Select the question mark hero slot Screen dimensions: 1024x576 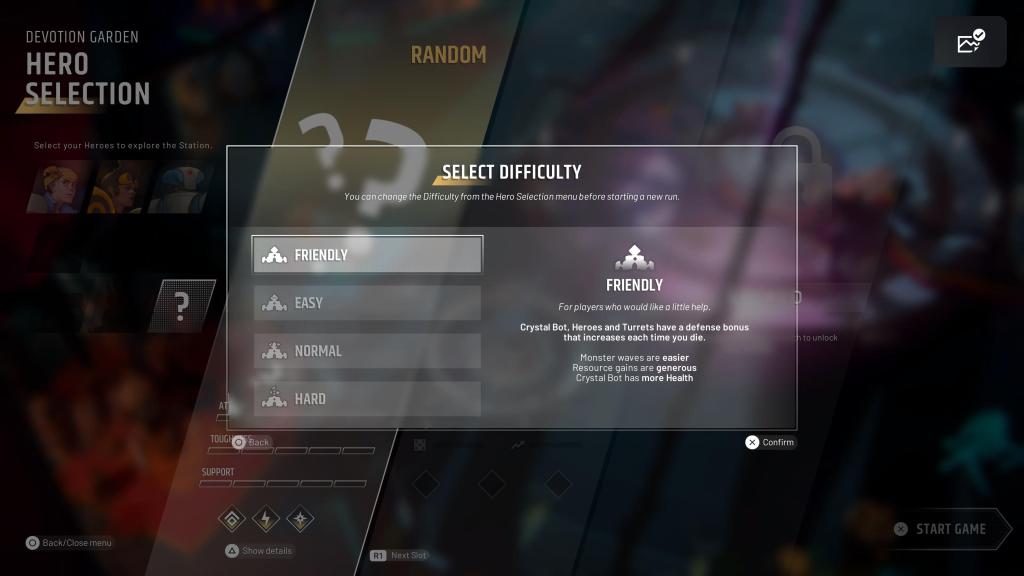[182, 306]
